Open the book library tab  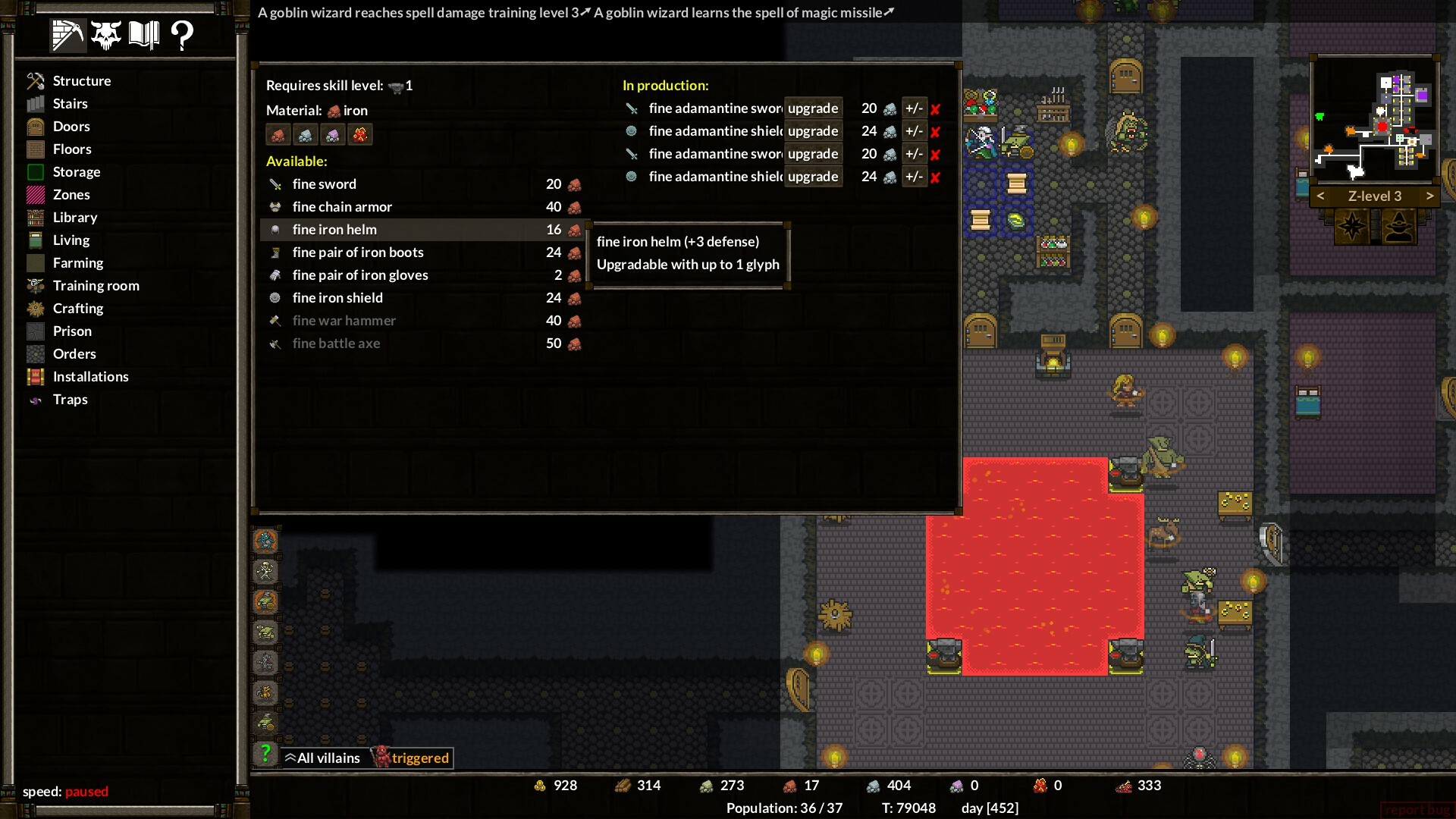pos(143,35)
